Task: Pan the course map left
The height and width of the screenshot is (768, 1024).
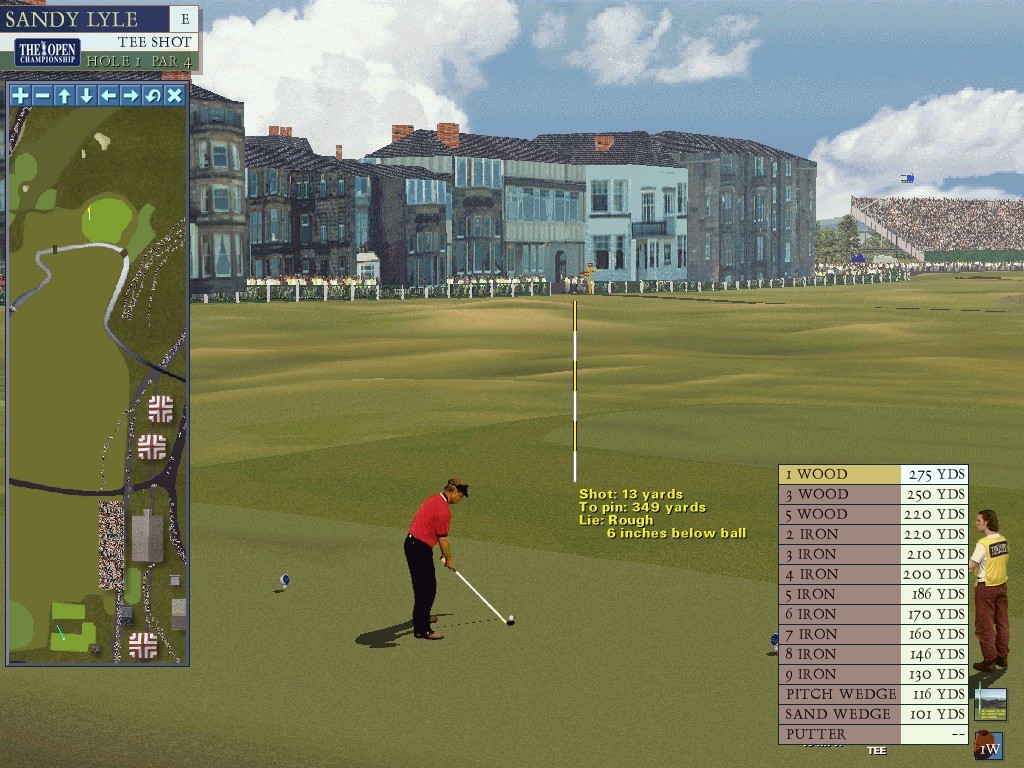Action: pos(108,96)
